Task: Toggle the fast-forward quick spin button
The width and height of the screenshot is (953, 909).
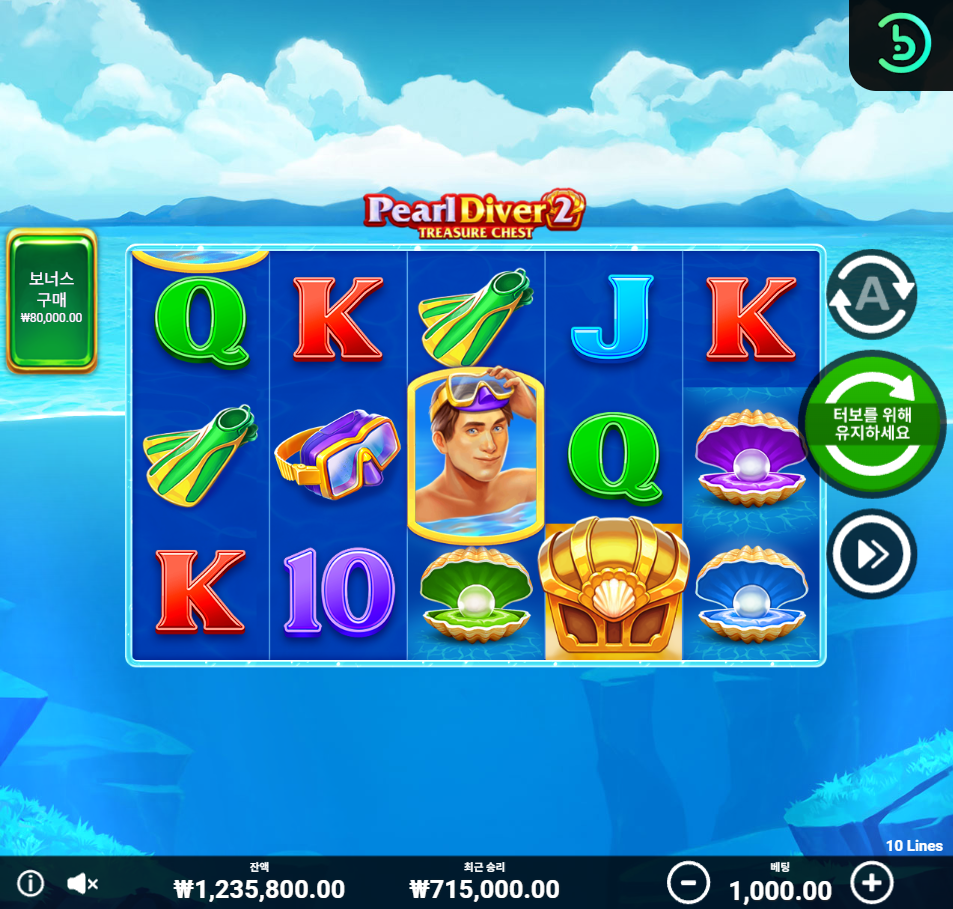Action: 871,554
